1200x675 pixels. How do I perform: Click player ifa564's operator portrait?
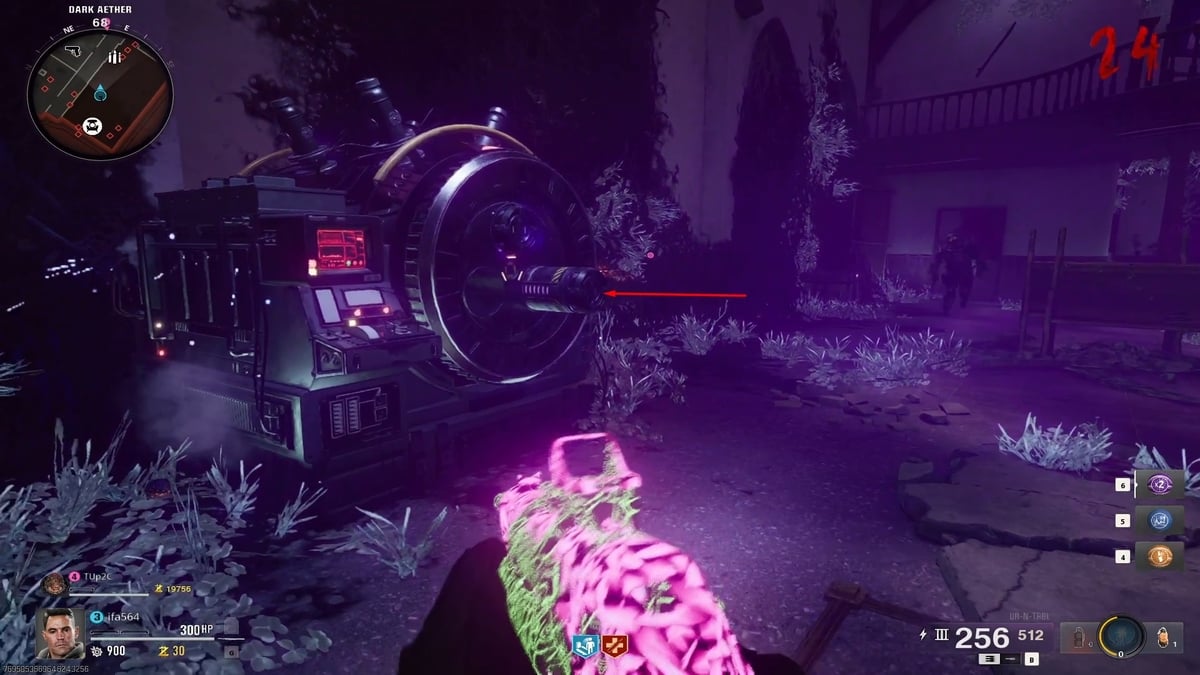[x=59, y=633]
